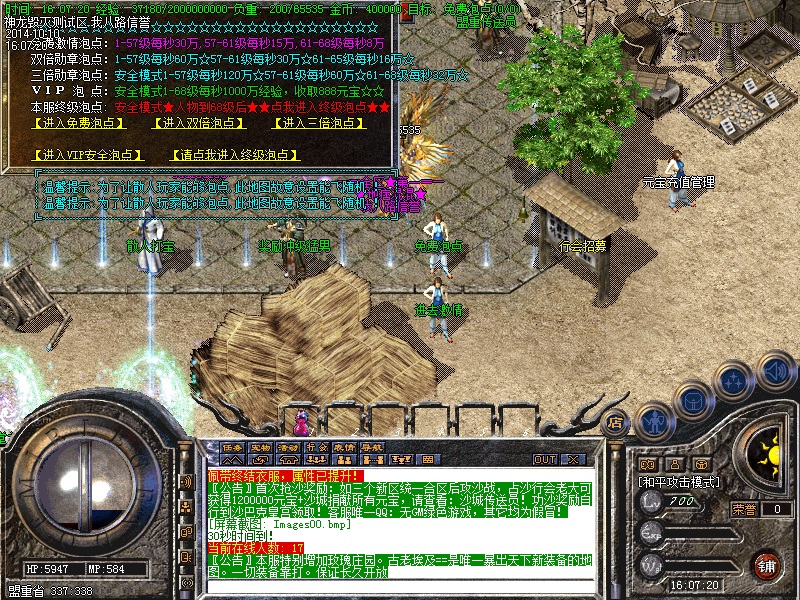The width and height of the screenshot is (800, 600).
Task: Show the 表情 emotes tab
Action: click(344, 447)
